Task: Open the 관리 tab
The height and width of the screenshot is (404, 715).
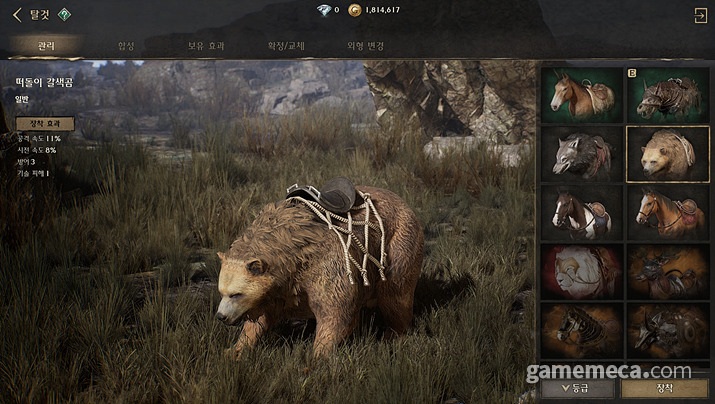Action: pos(46,46)
